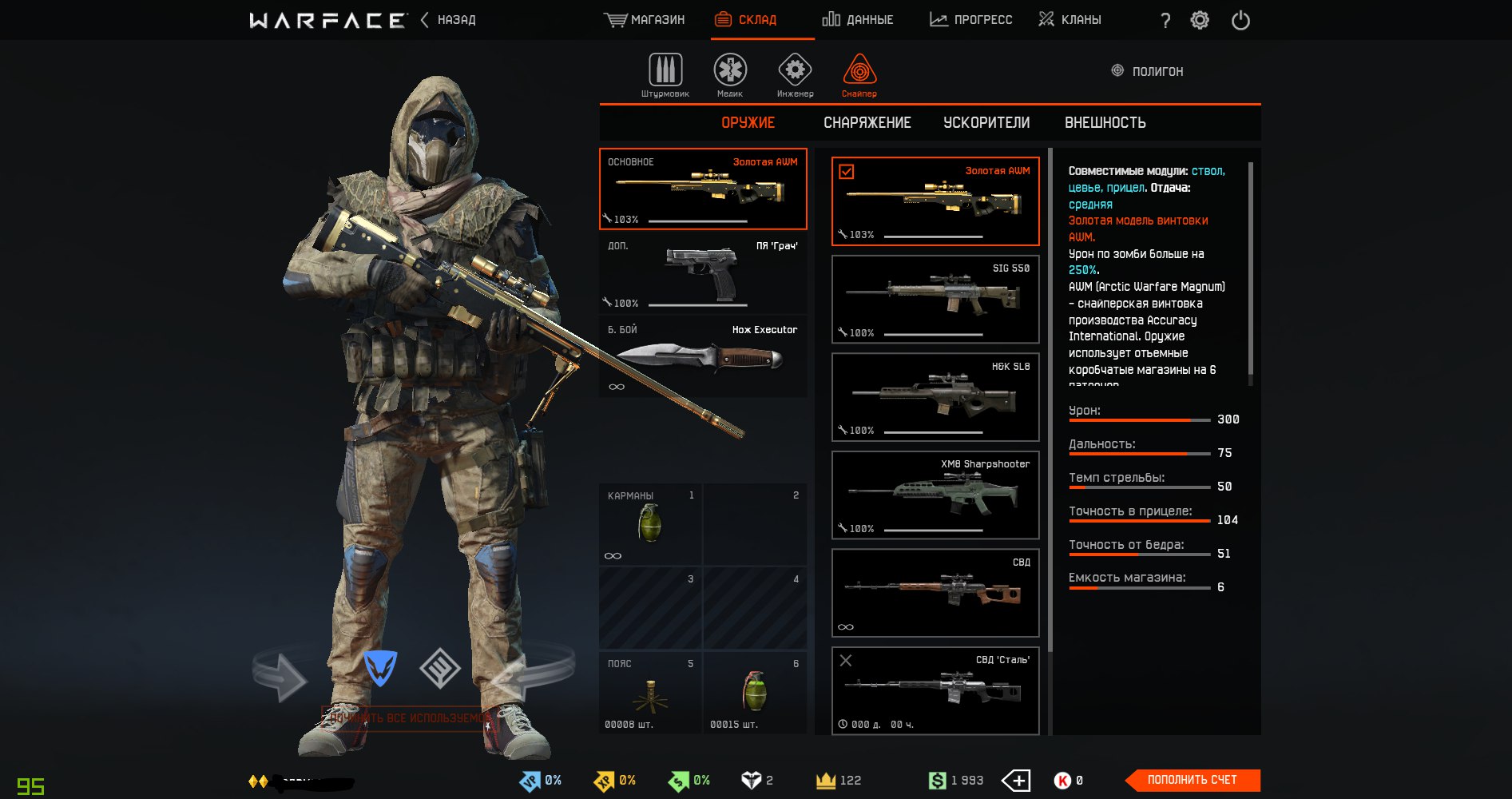Open the Ускорители tab
The width and height of the screenshot is (1512, 799).
point(986,123)
